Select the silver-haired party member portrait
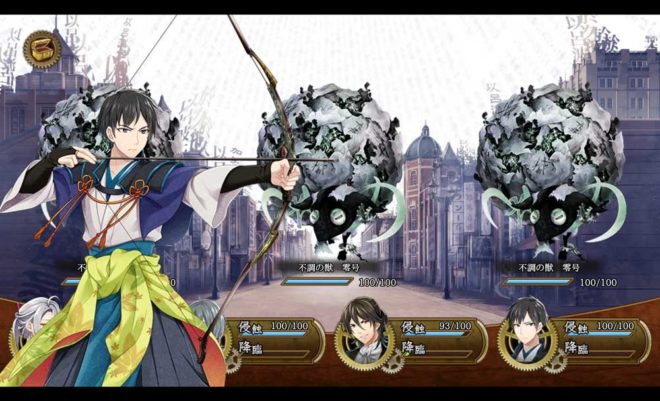 (30, 332)
